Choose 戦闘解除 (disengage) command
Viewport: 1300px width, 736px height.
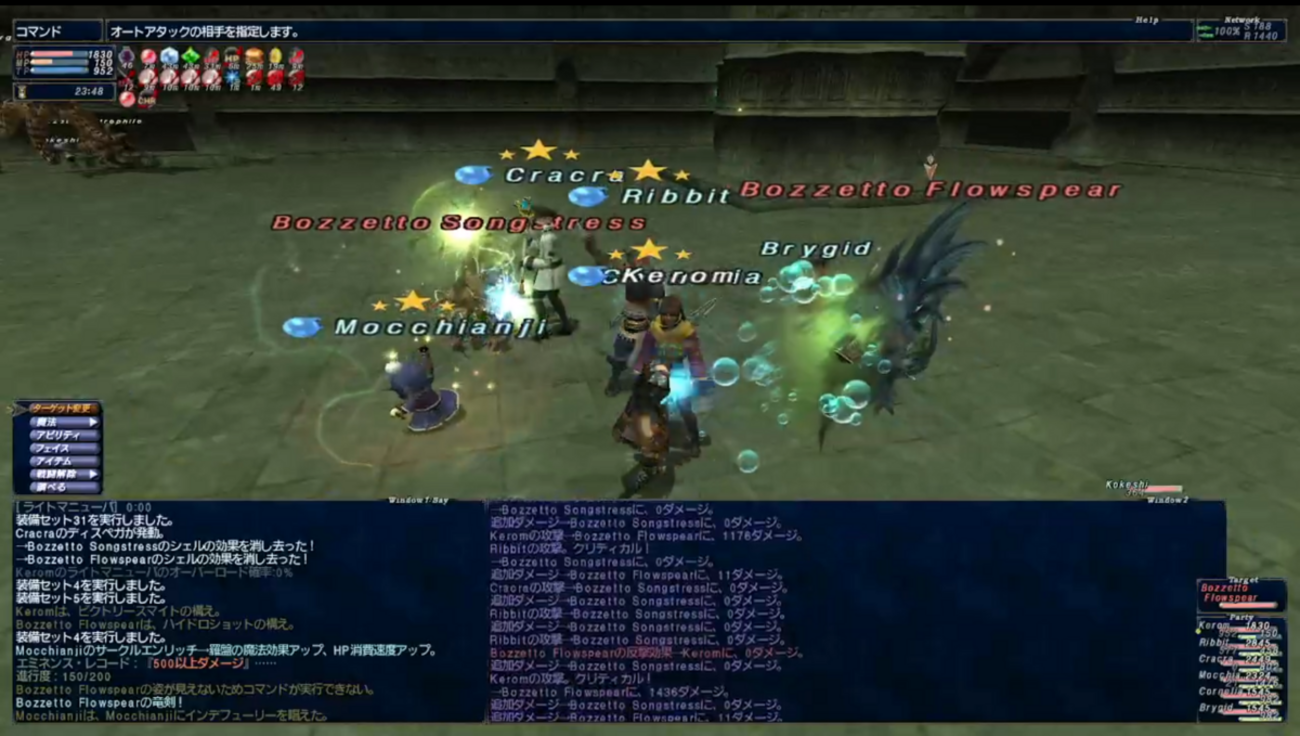click(58, 474)
